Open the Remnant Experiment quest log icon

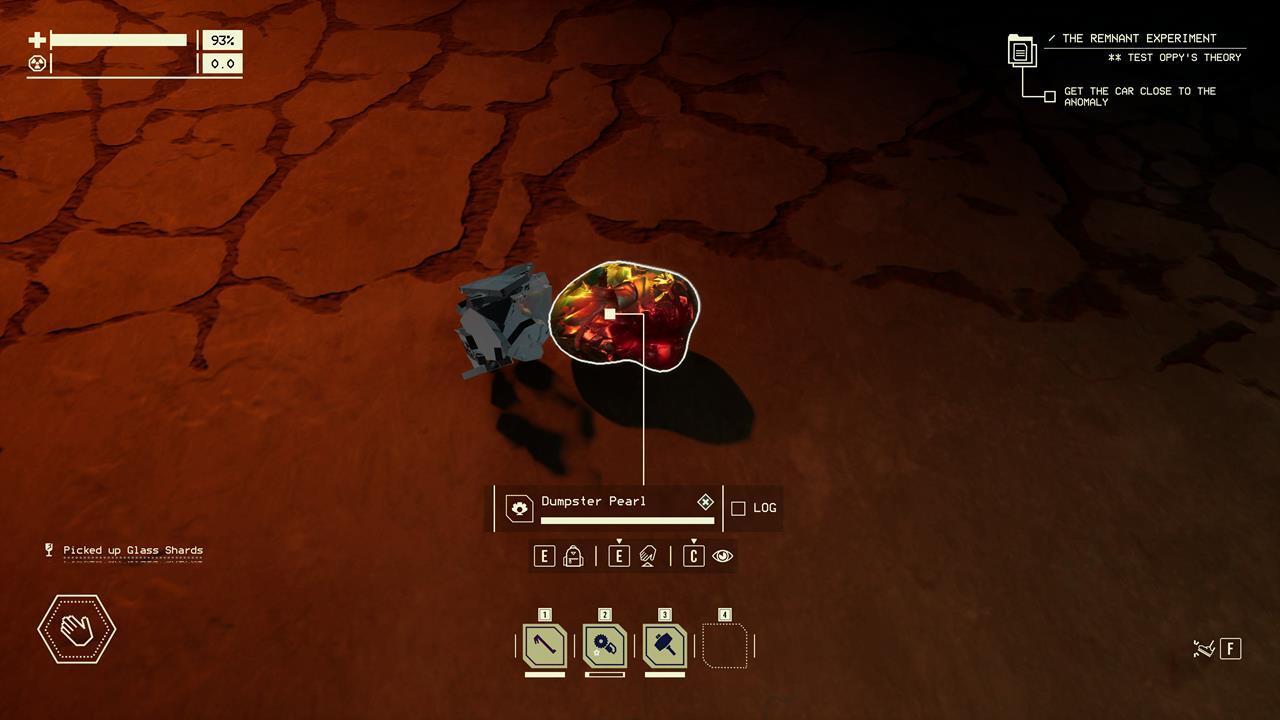click(1021, 50)
